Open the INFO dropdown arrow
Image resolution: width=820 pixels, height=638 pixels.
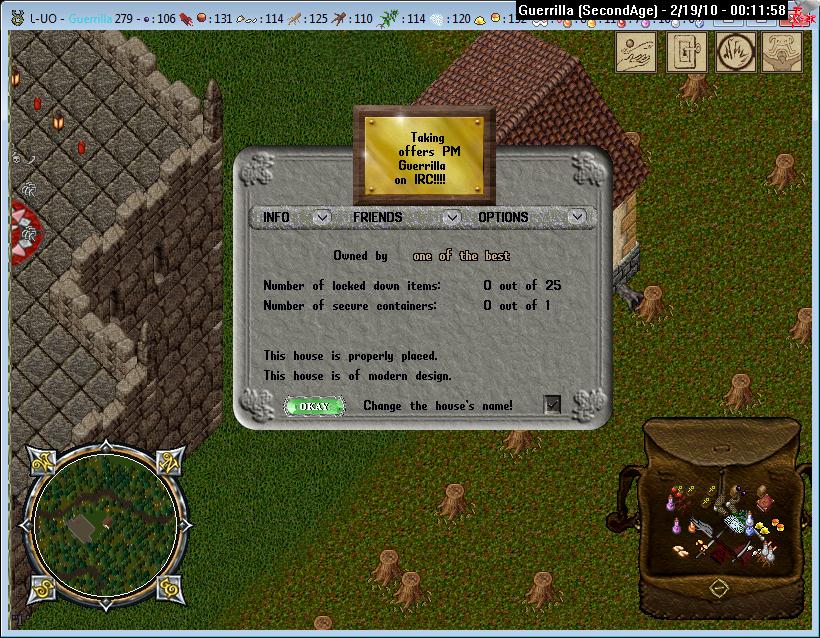coord(322,217)
